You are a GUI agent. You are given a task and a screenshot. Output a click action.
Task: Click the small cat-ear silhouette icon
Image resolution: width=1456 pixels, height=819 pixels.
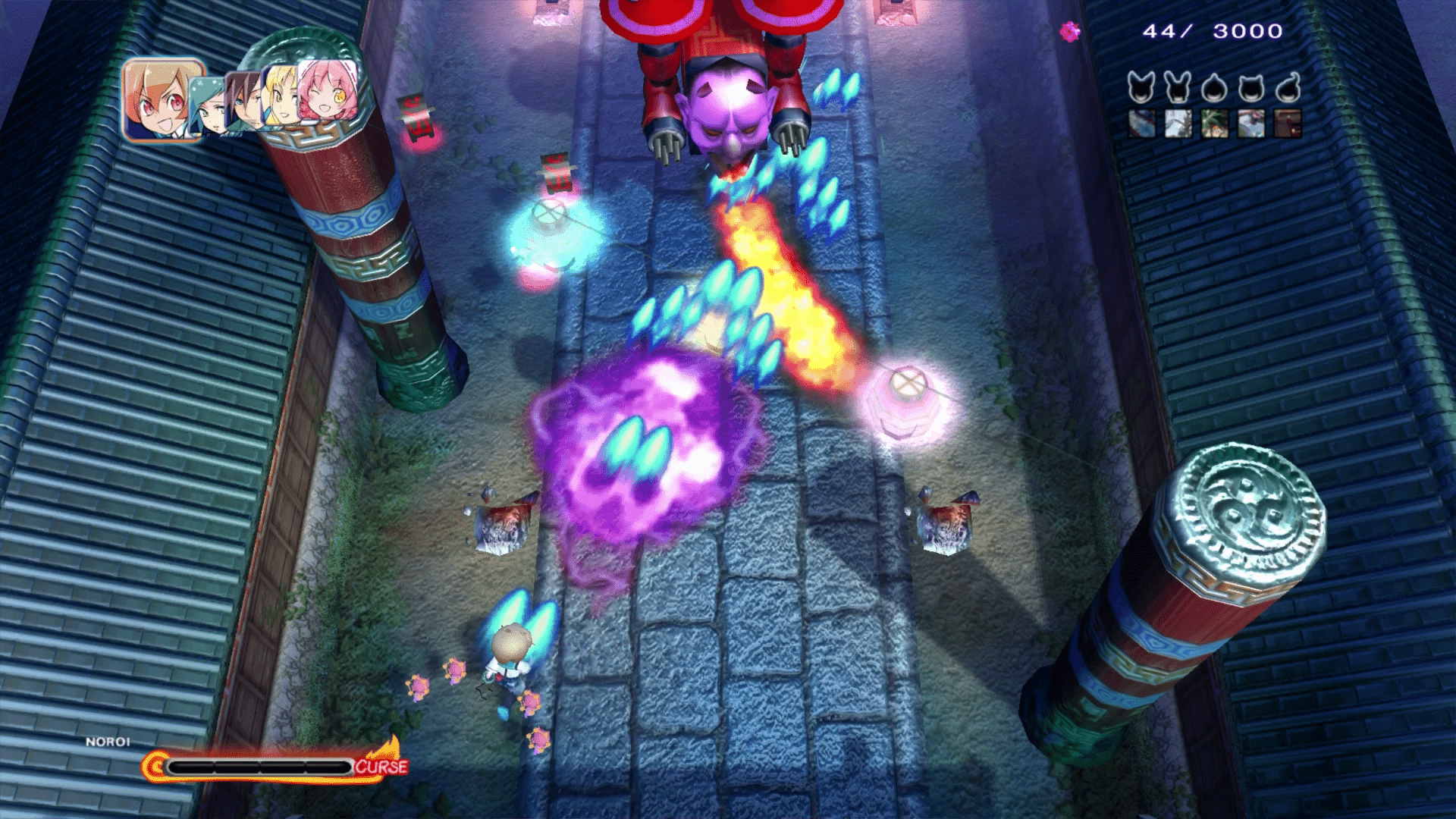click(x=1251, y=89)
